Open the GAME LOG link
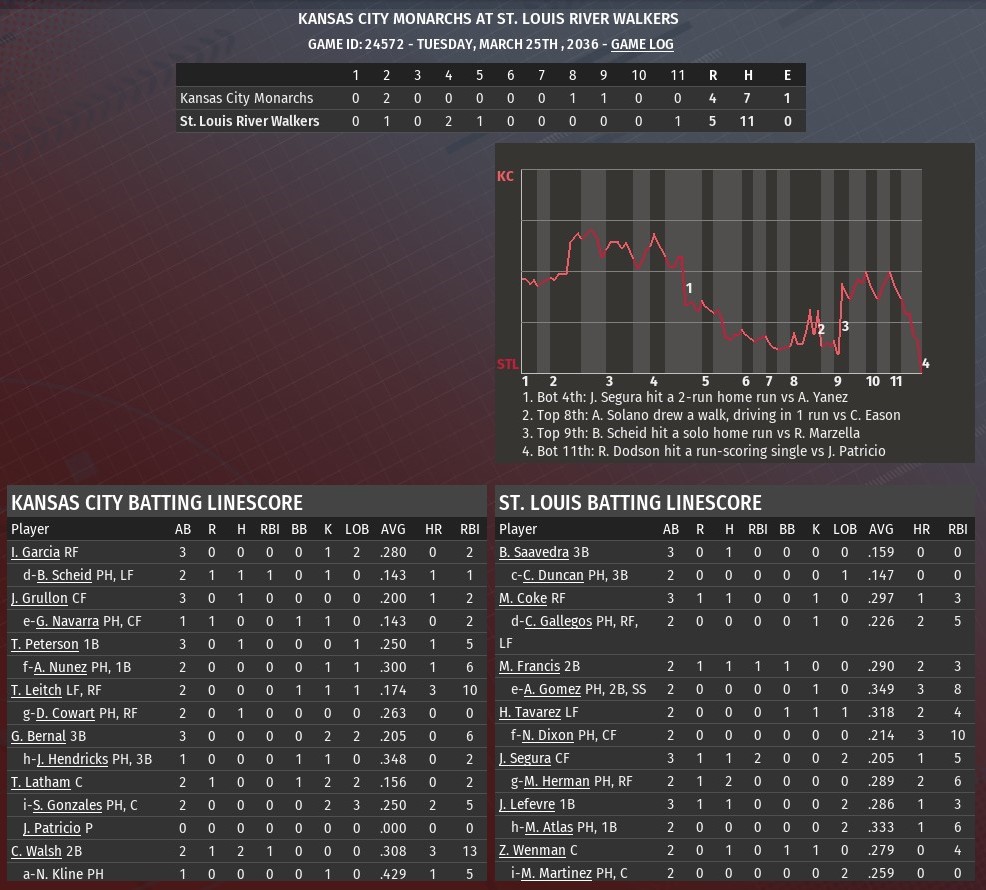 642,44
